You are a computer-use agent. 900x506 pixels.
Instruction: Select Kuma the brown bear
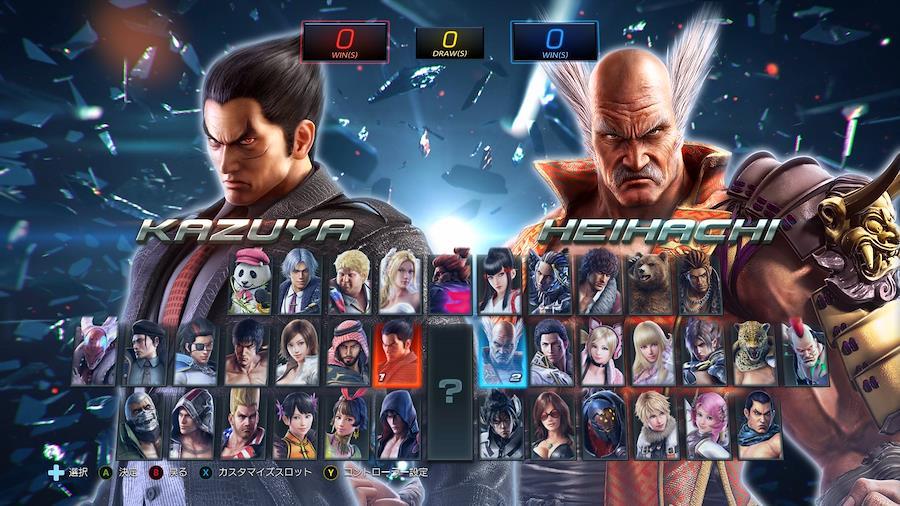pyautogui.click(x=648, y=281)
